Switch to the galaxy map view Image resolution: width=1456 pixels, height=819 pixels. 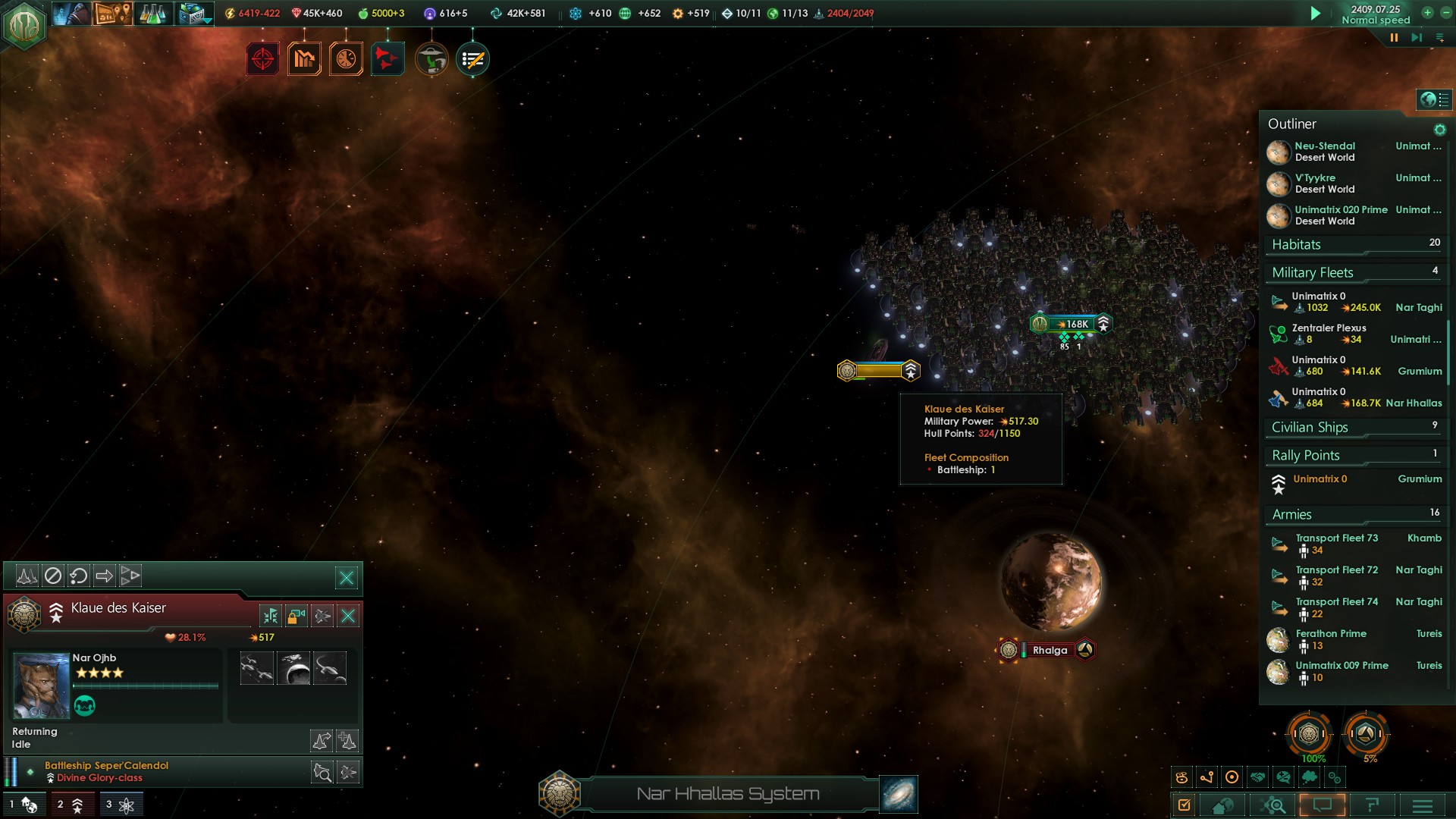899,794
